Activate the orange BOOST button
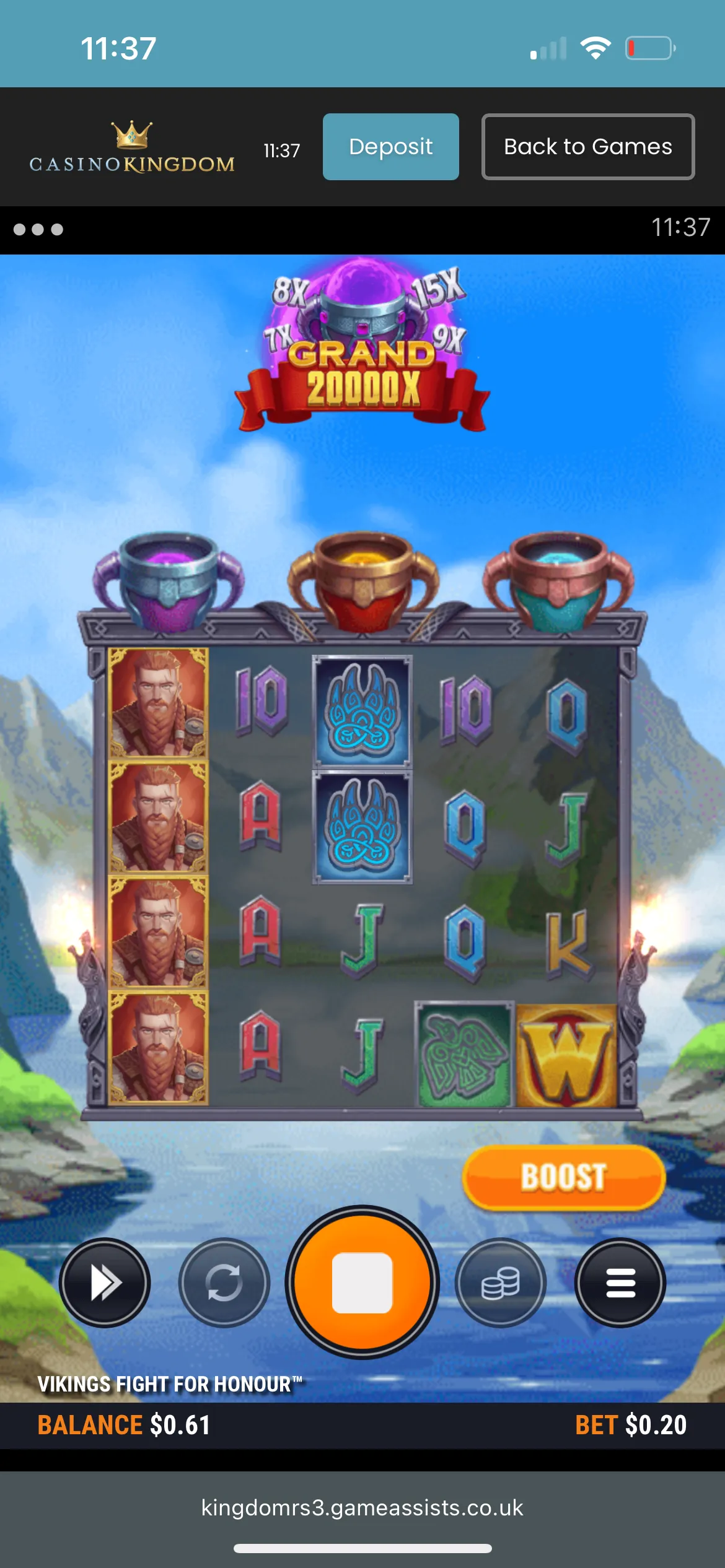This screenshot has width=725, height=1568. coord(563,1177)
